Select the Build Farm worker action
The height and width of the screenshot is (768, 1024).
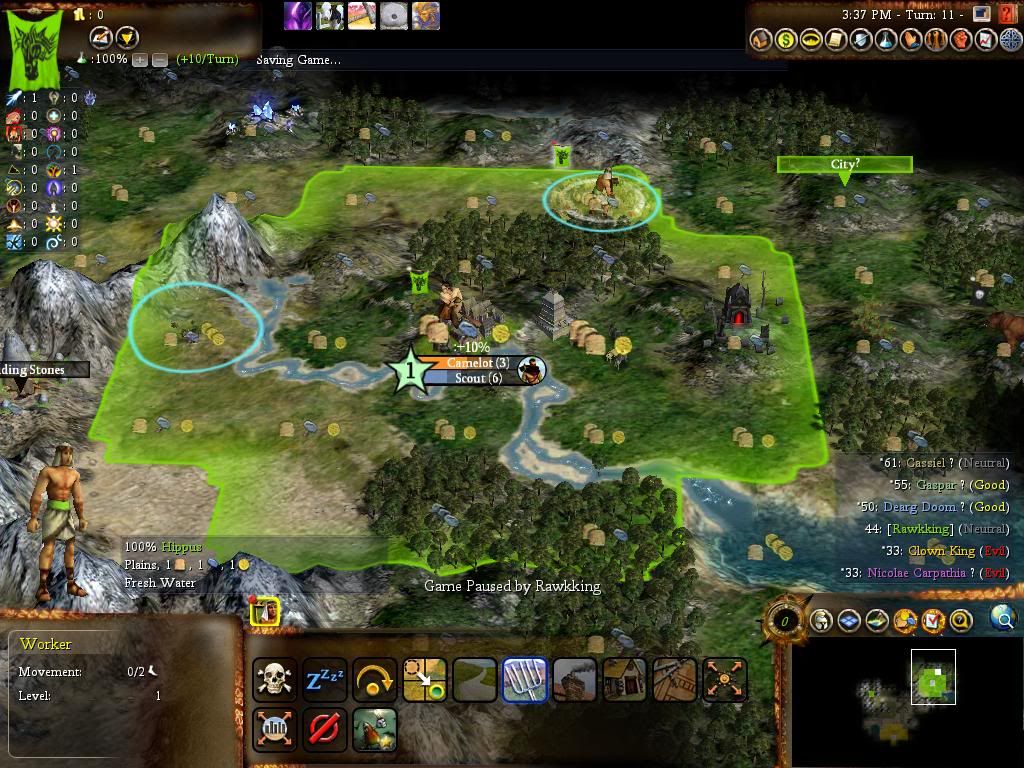tap(525, 679)
